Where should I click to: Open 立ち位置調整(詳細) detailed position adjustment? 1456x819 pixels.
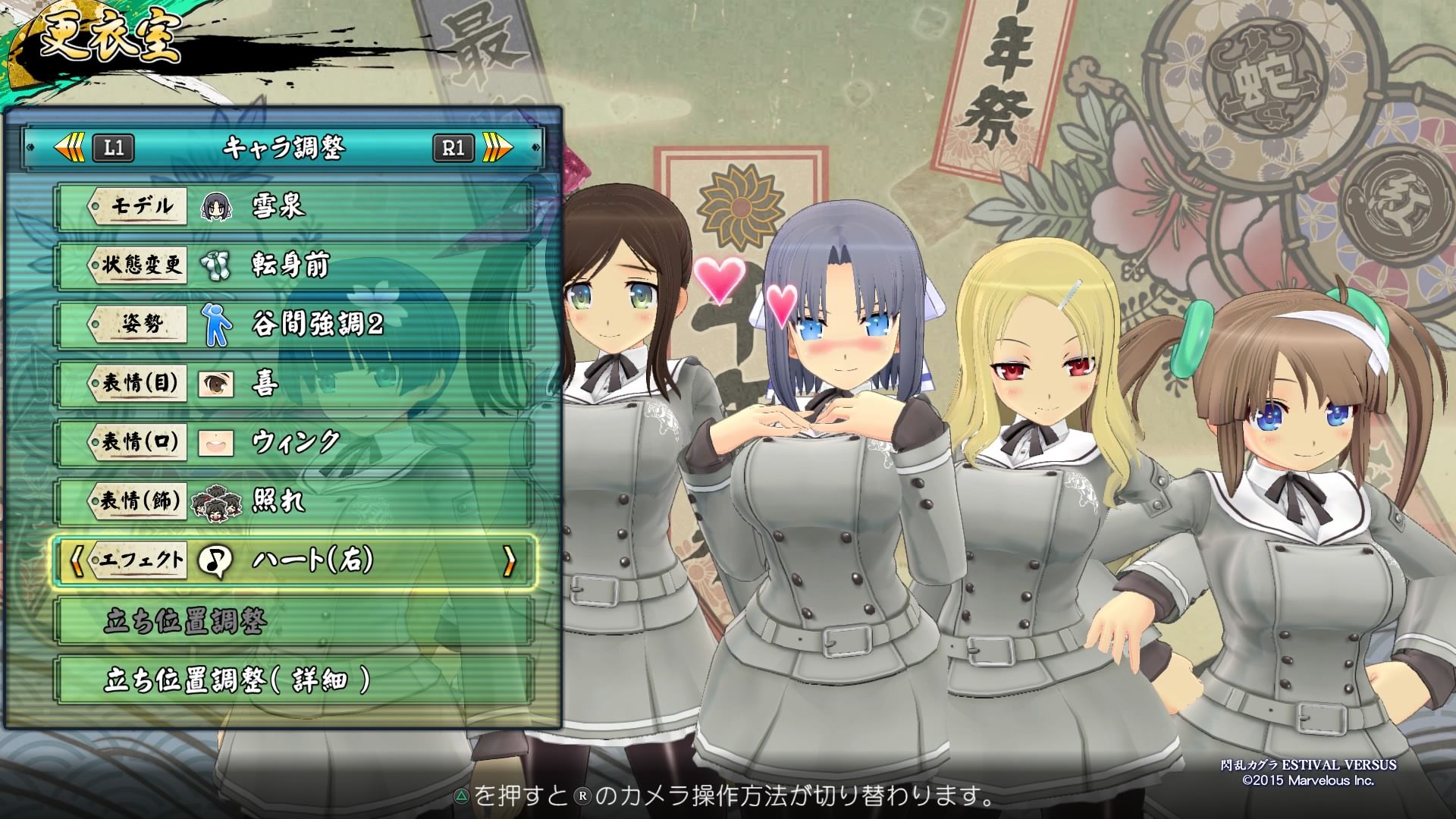(x=294, y=680)
